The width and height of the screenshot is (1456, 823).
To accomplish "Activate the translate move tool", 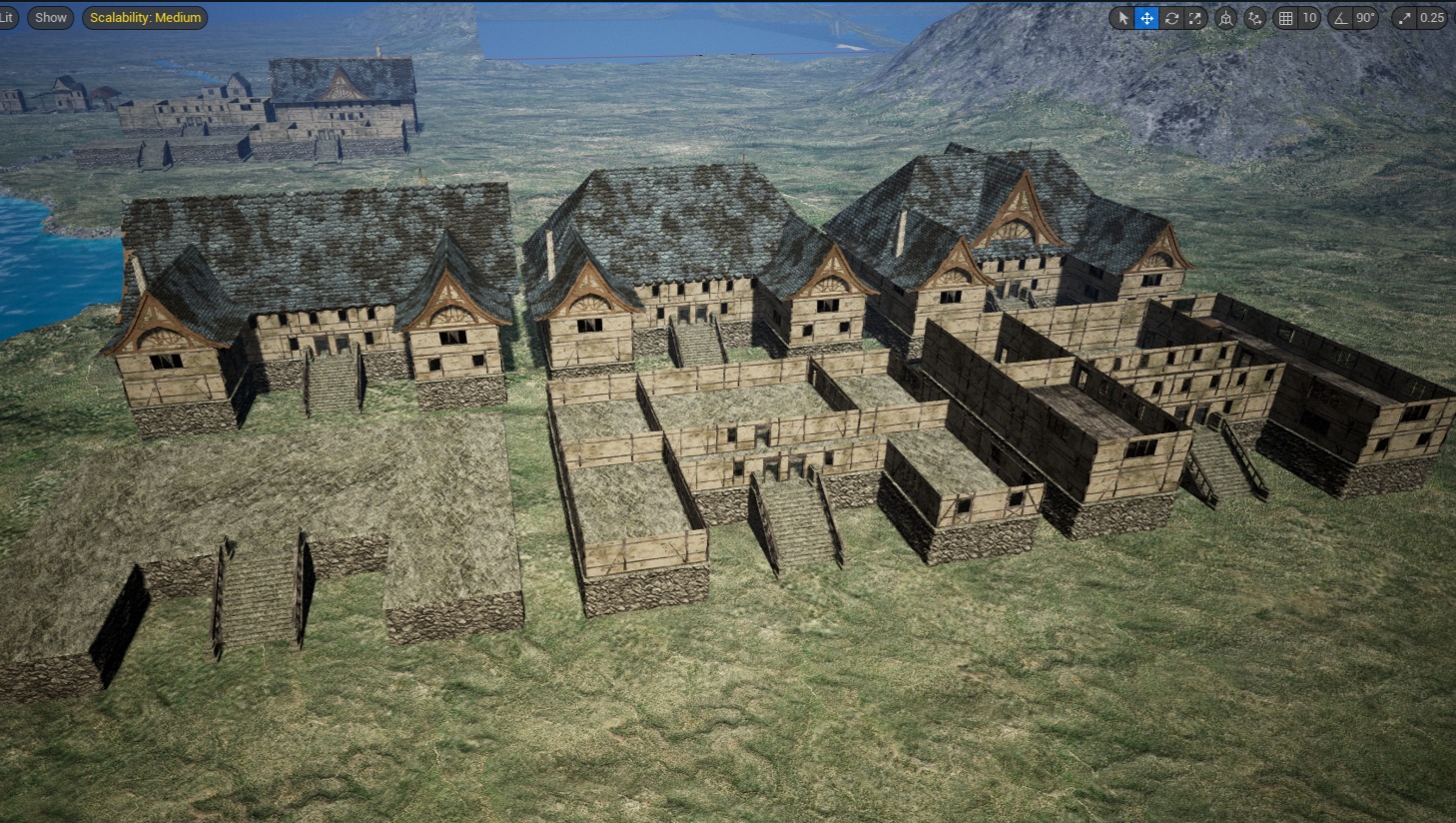I will [1146, 18].
